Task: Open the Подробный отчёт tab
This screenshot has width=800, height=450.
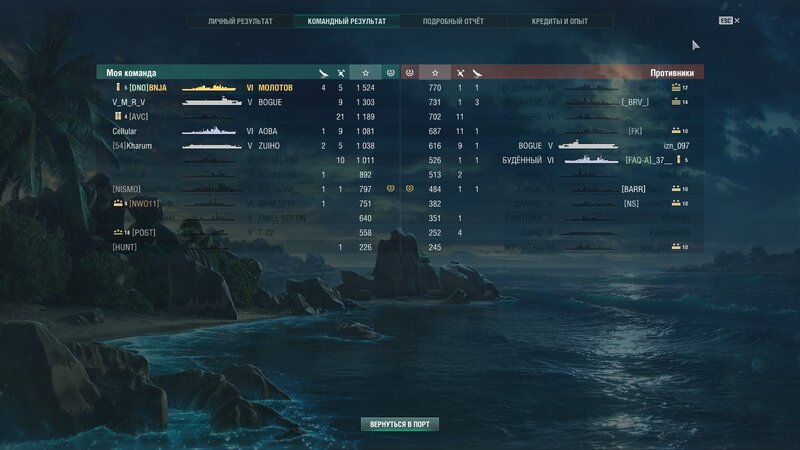Action: [452, 20]
